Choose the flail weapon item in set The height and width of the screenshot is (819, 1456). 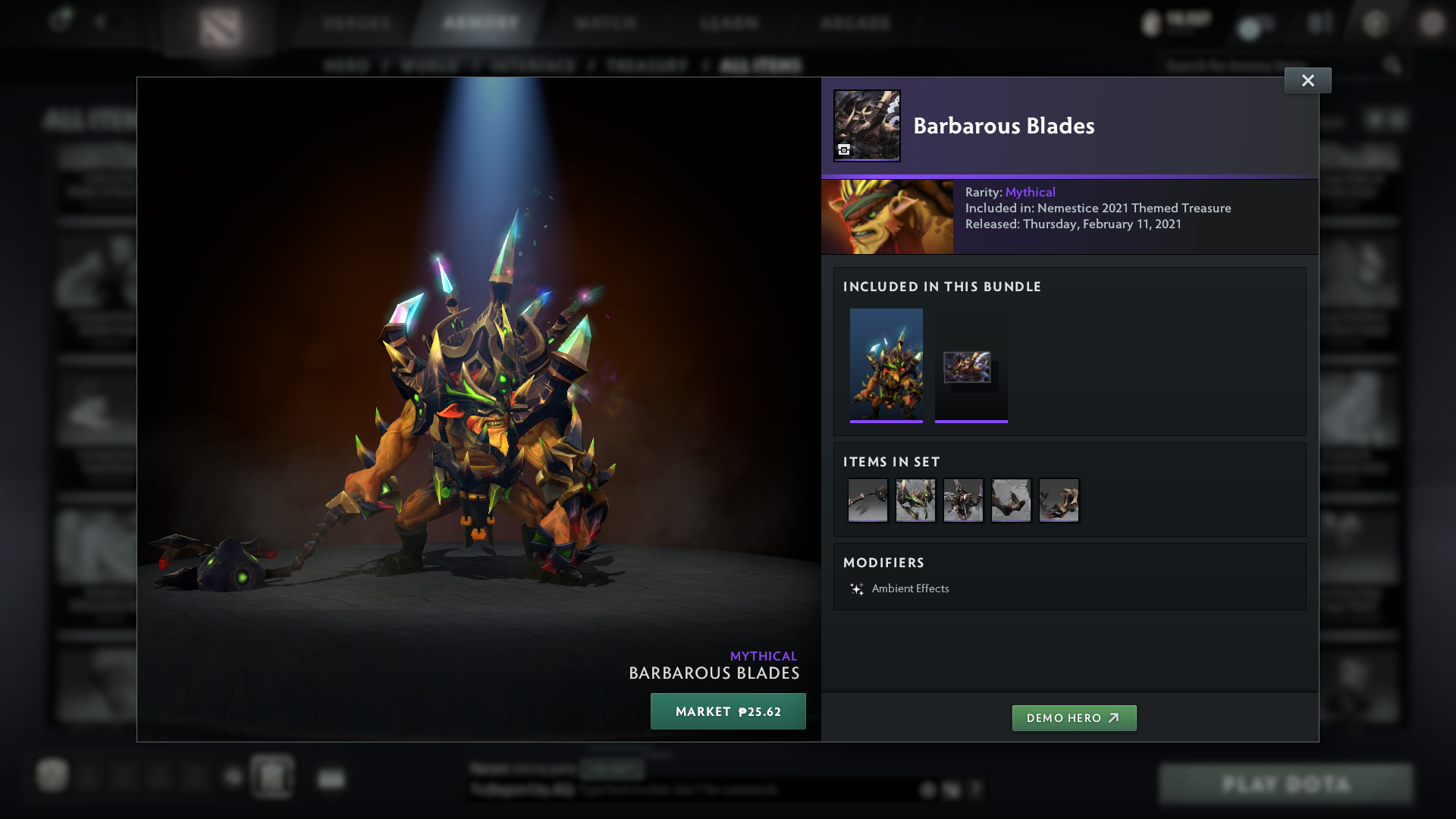click(x=868, y=500)
